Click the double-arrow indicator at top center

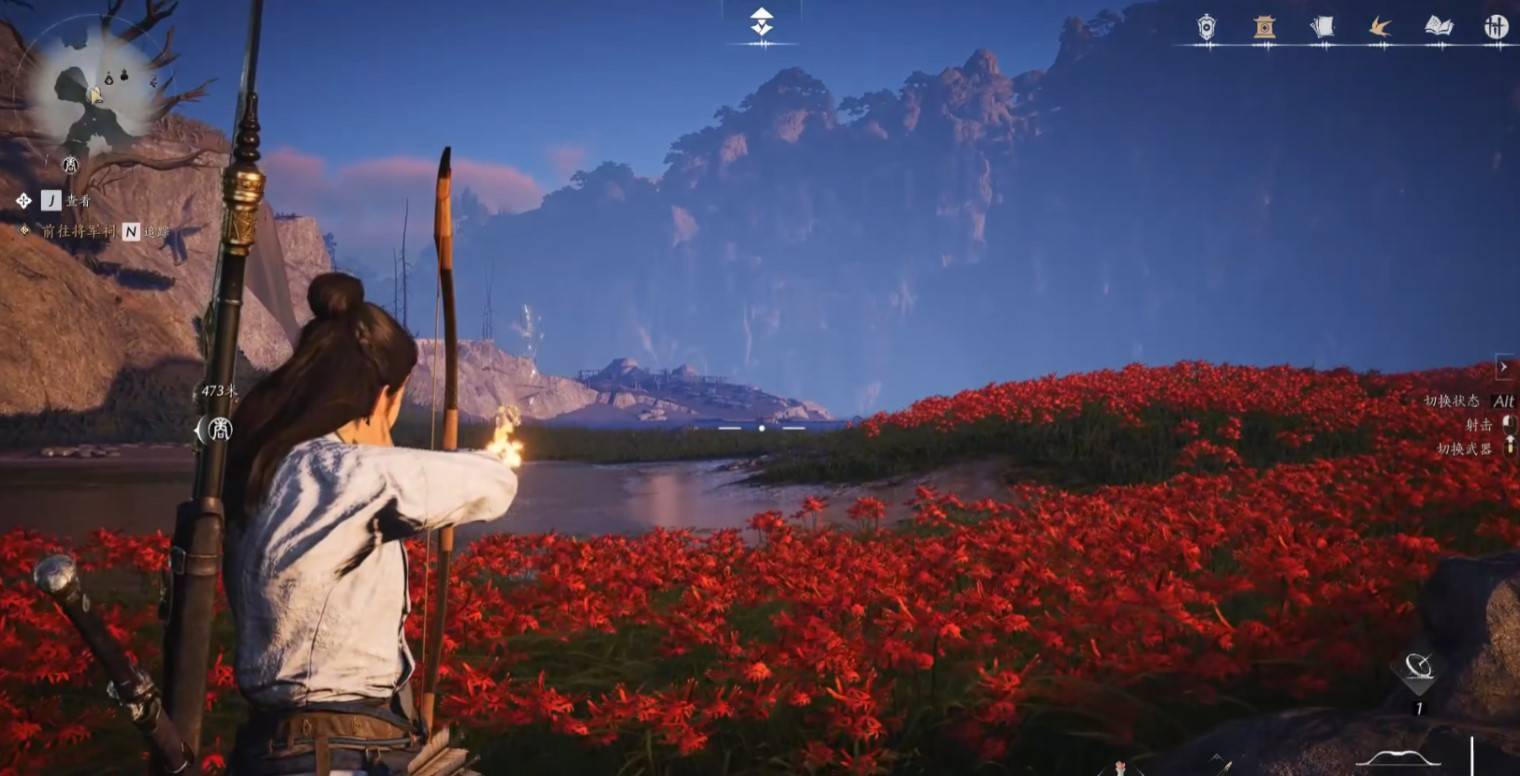(762, 22)
